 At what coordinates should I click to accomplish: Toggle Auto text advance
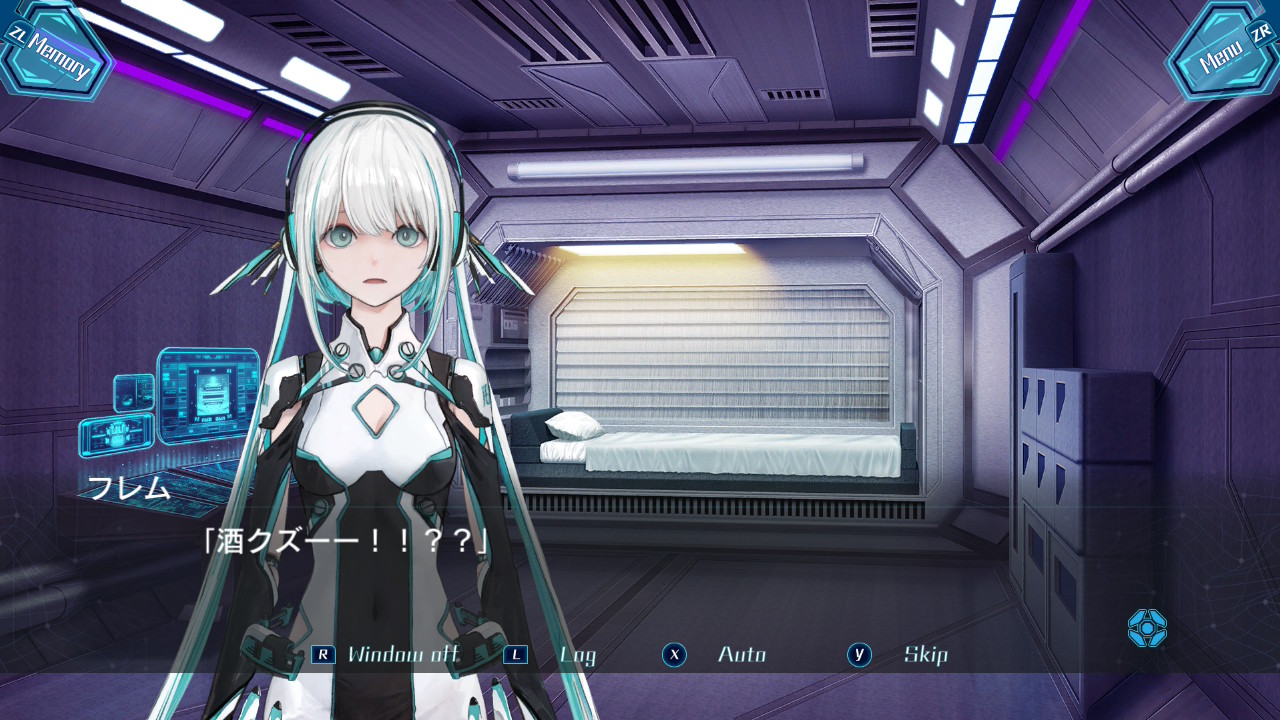coord(741,655)
